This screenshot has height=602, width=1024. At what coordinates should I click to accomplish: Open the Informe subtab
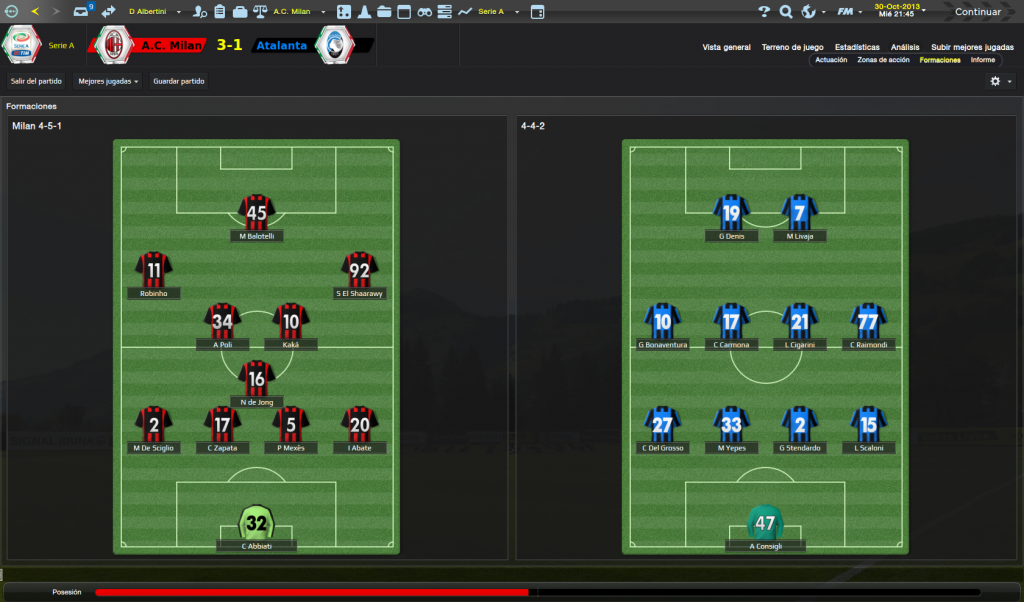click(x=982, y=60)
